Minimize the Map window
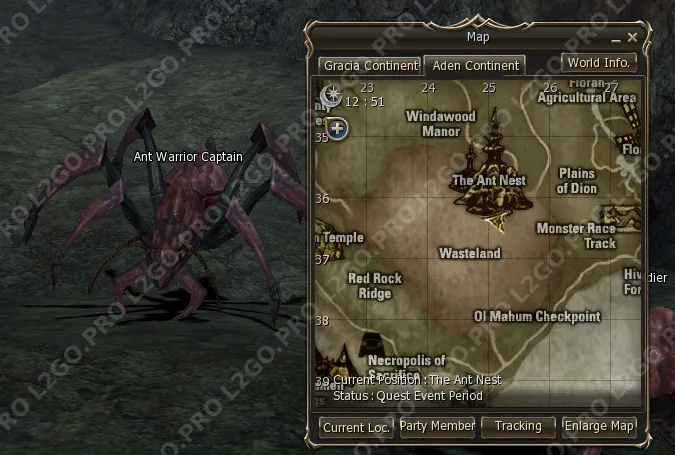675x455 pixels. tap(617, 37)
